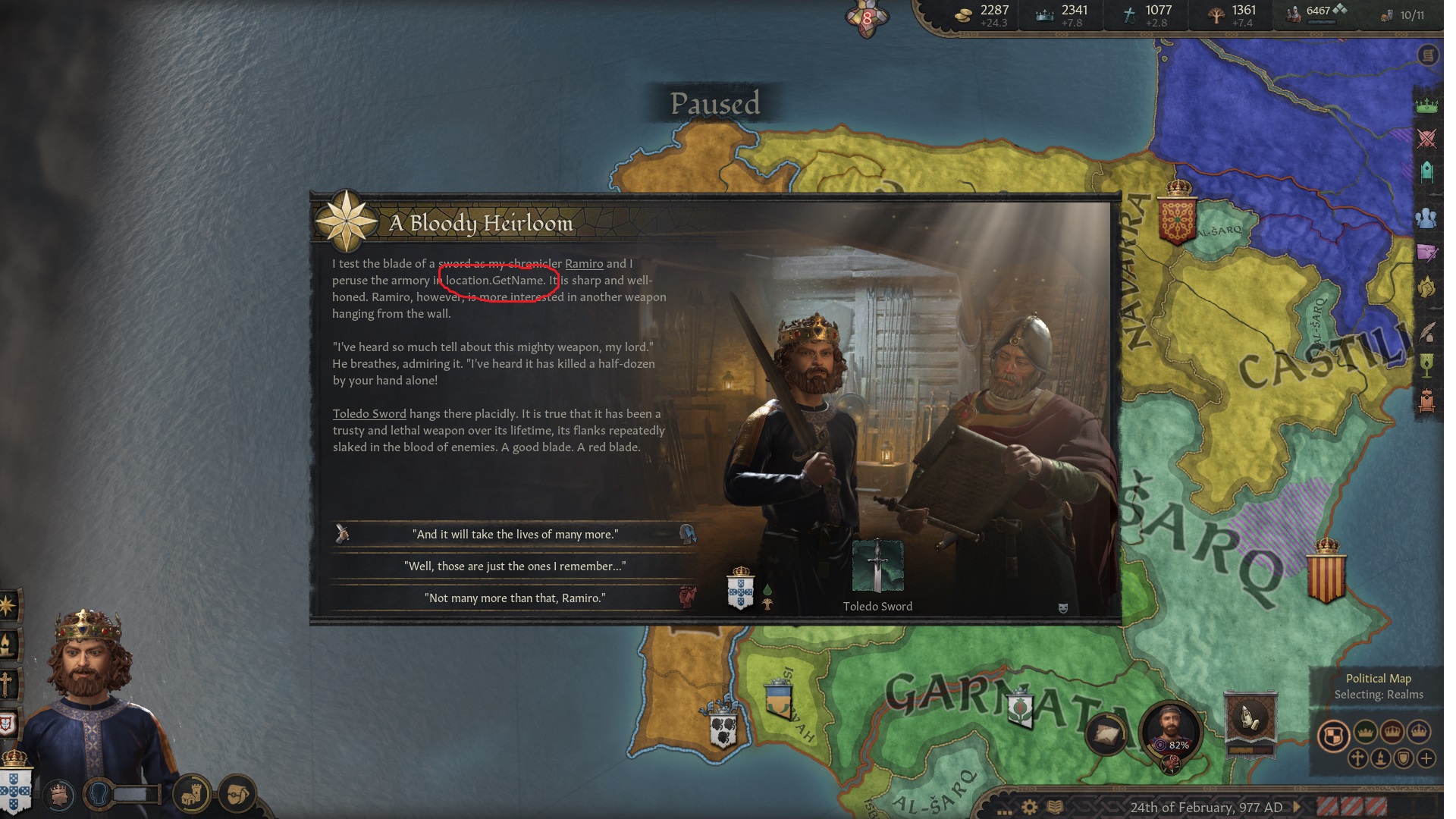
Task: Open the Council panel (chair icon)
Action: click(x=1427, y=171)
